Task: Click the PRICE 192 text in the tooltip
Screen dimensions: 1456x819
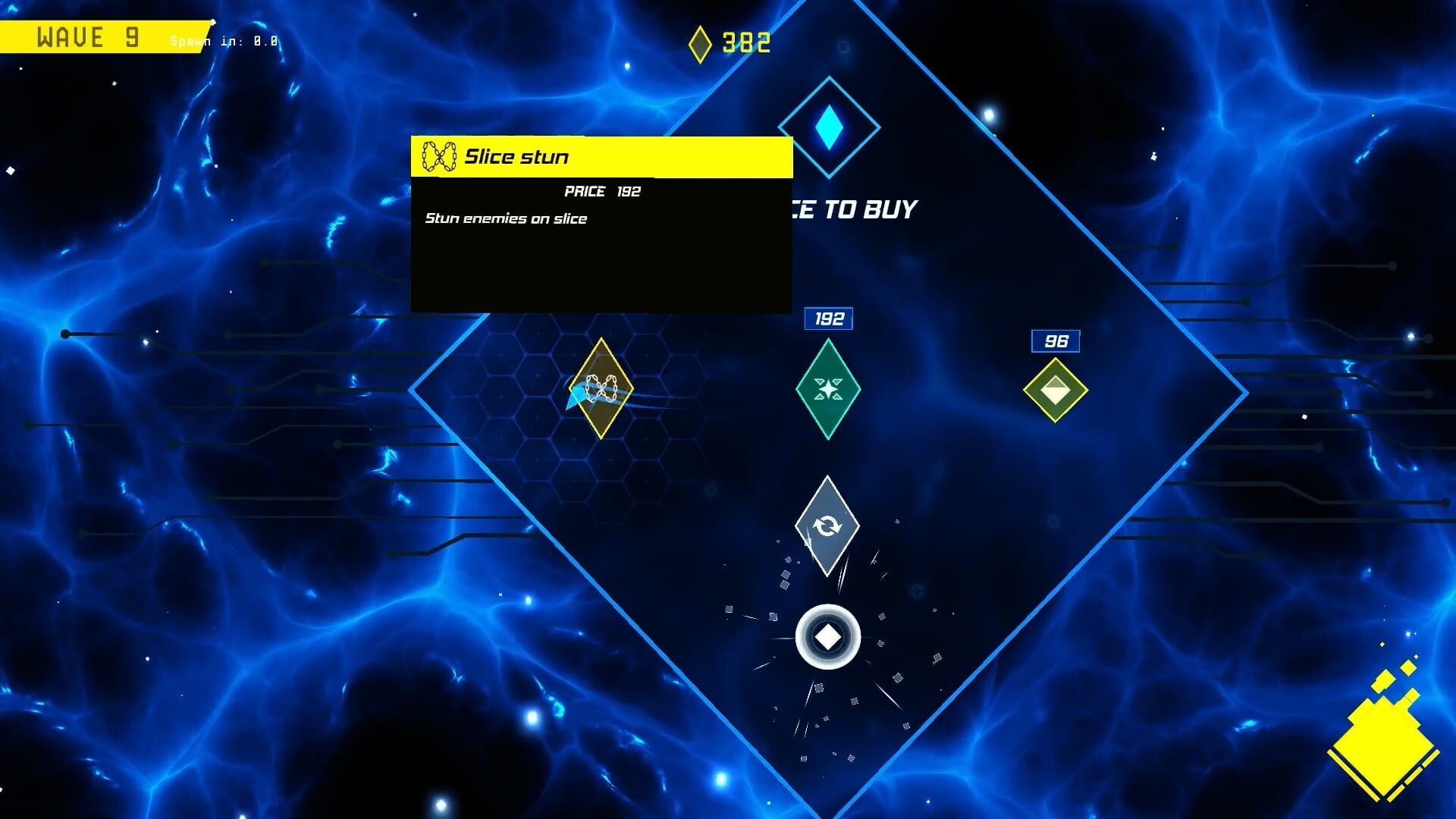Action: point(601,191)
